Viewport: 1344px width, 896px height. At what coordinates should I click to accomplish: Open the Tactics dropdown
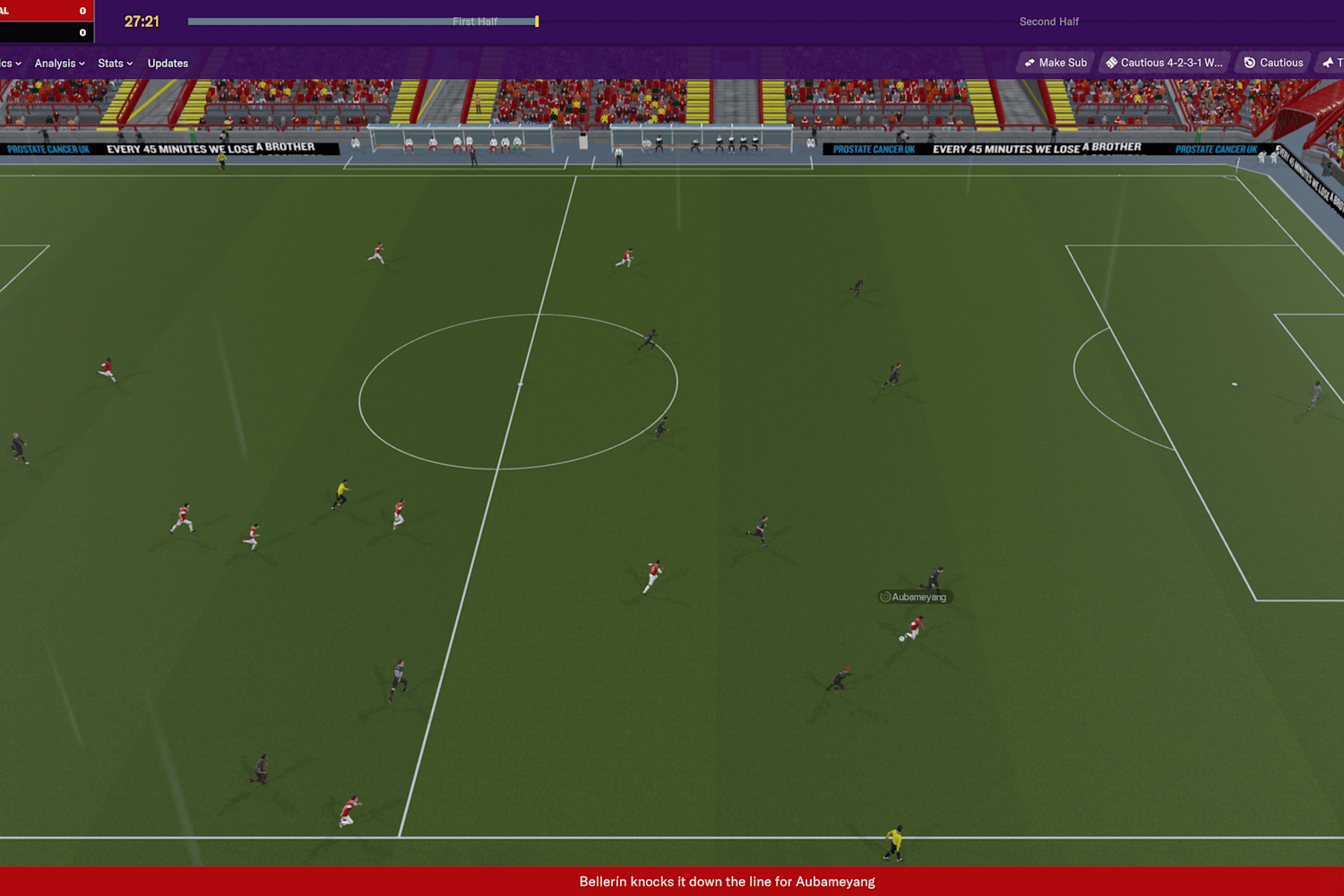(x=7, y=63)
